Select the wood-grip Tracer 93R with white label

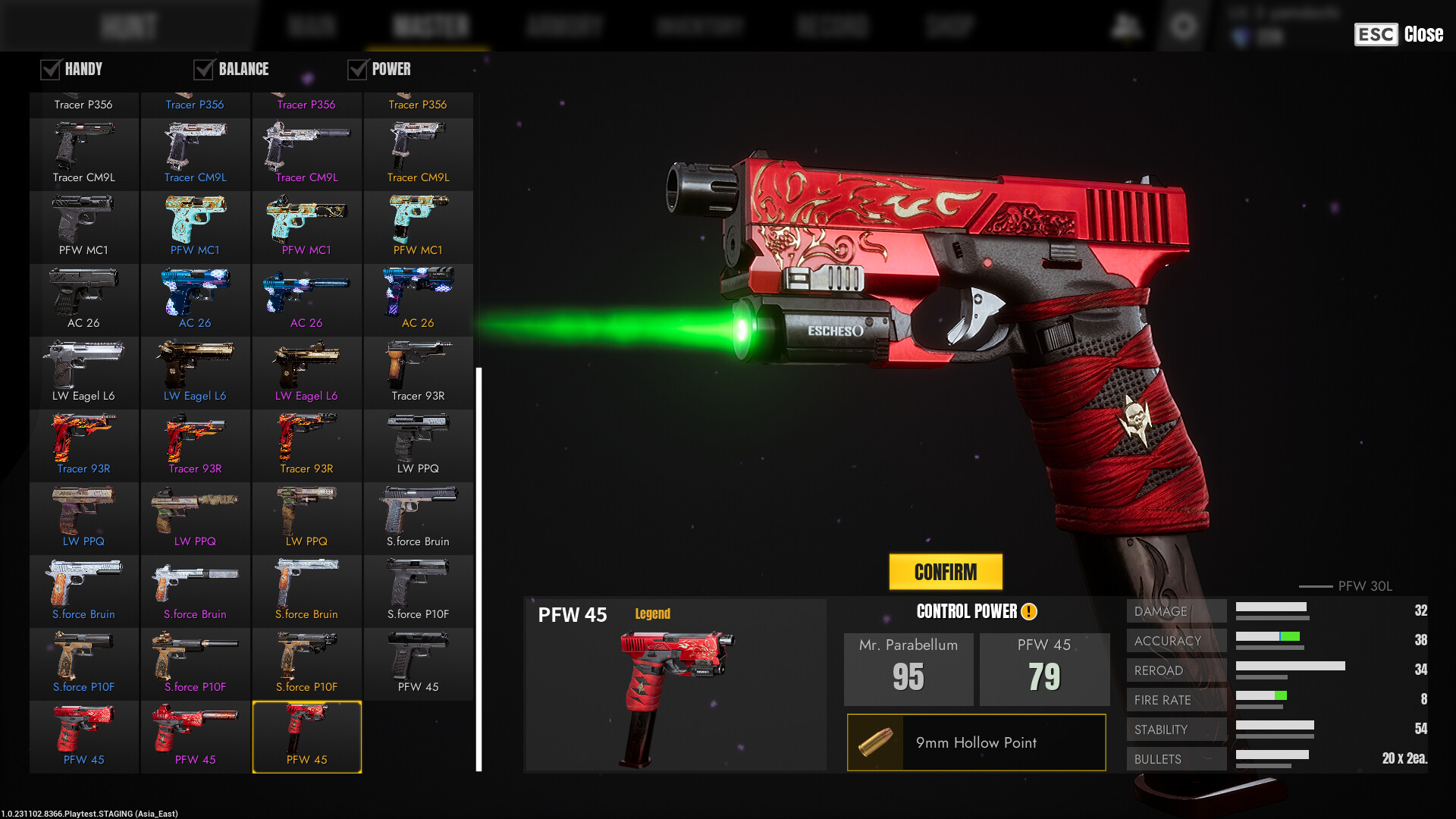pyautogui.click(x=418, y=372)
